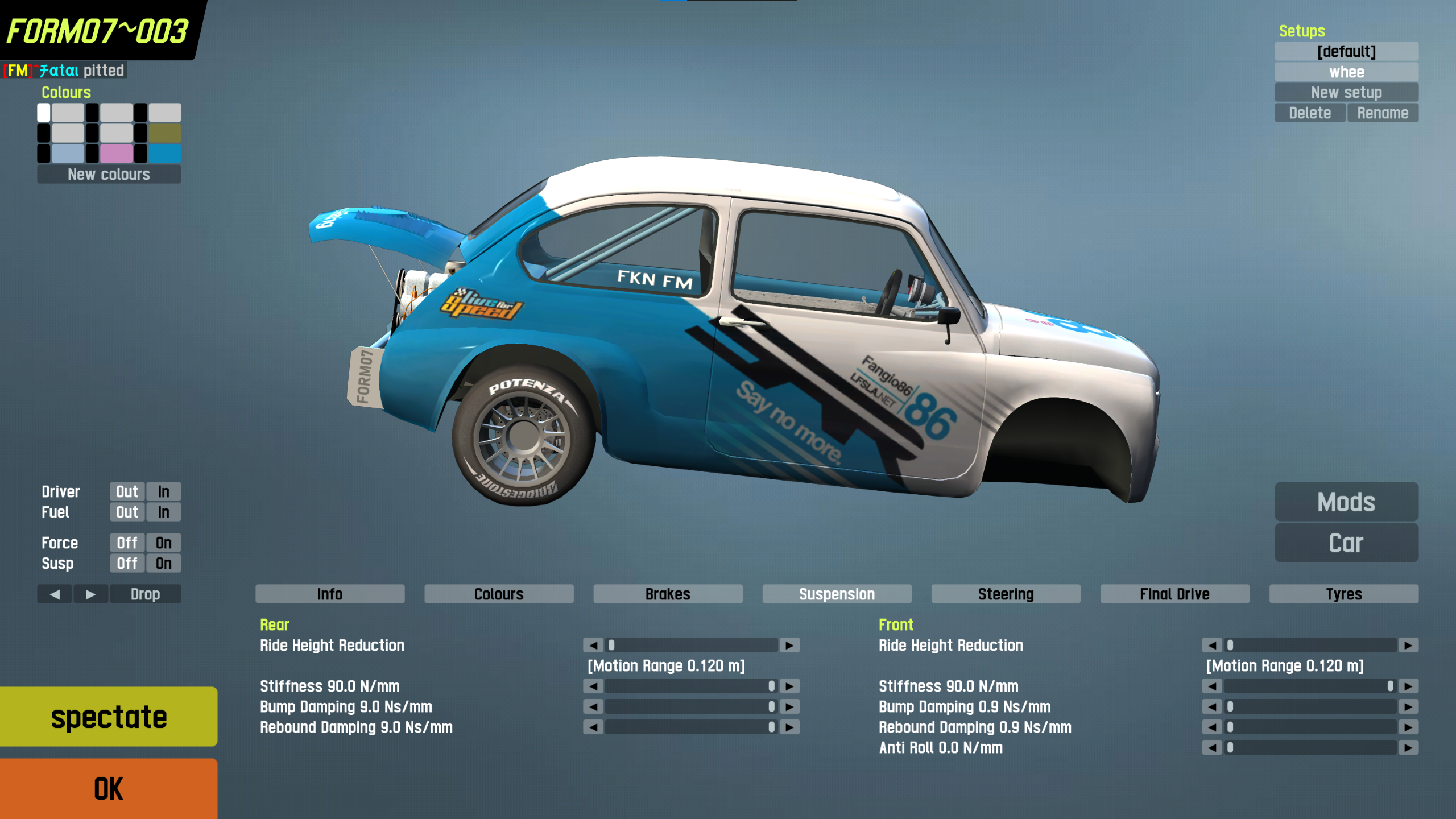This screenshot has height=819, width=1456.
Task: Click the yellow spectate button
Action: 108,716
